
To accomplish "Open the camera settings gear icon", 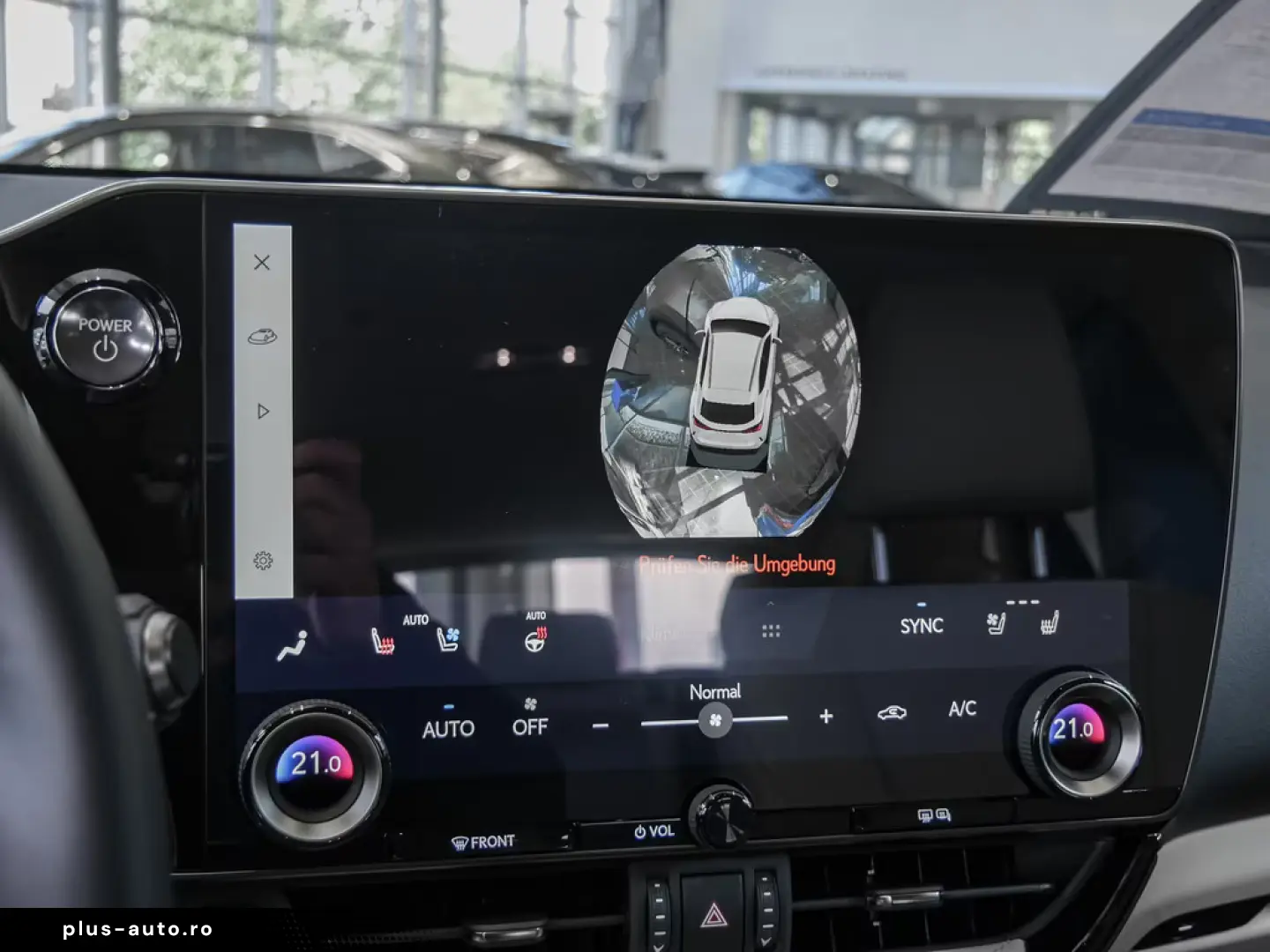I will point(262,558).
